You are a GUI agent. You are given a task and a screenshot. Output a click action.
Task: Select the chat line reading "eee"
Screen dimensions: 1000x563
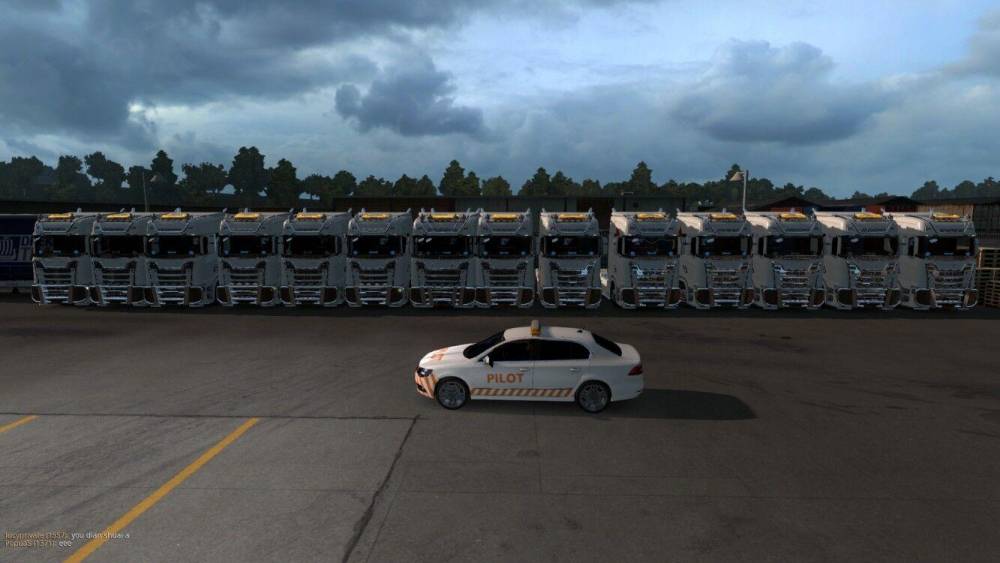click(x=65, y=543)
